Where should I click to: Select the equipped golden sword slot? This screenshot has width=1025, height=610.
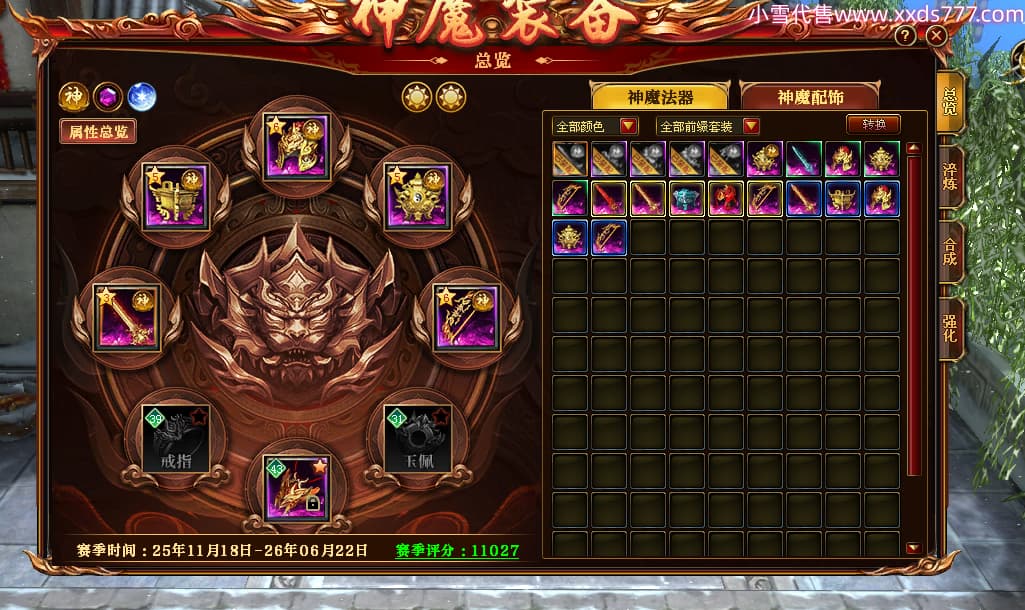(126, 317)
